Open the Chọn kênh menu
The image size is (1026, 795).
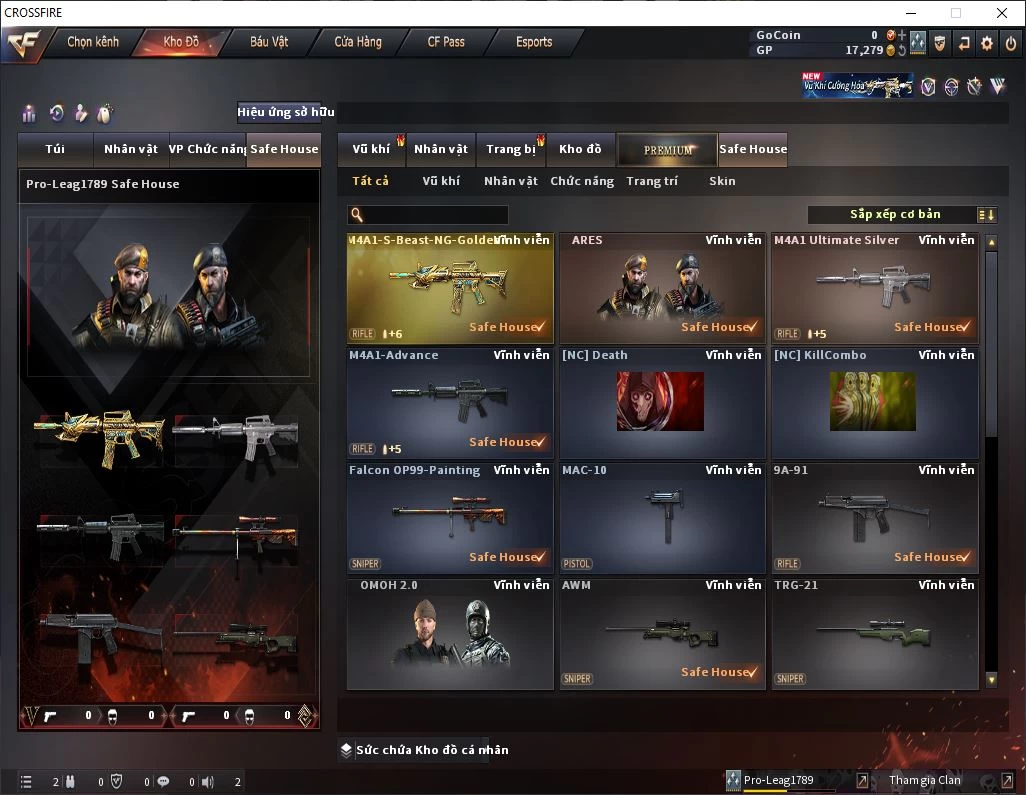(93, 42)
